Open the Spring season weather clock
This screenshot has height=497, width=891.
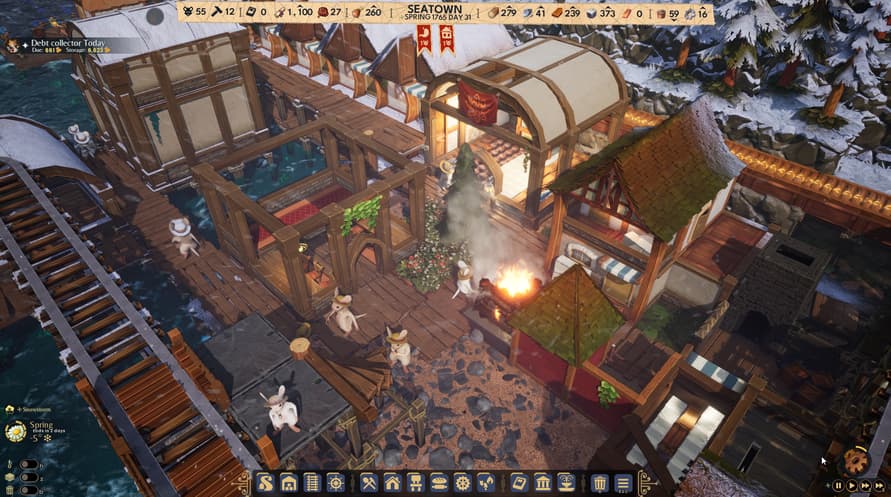(x=15, y=431)
